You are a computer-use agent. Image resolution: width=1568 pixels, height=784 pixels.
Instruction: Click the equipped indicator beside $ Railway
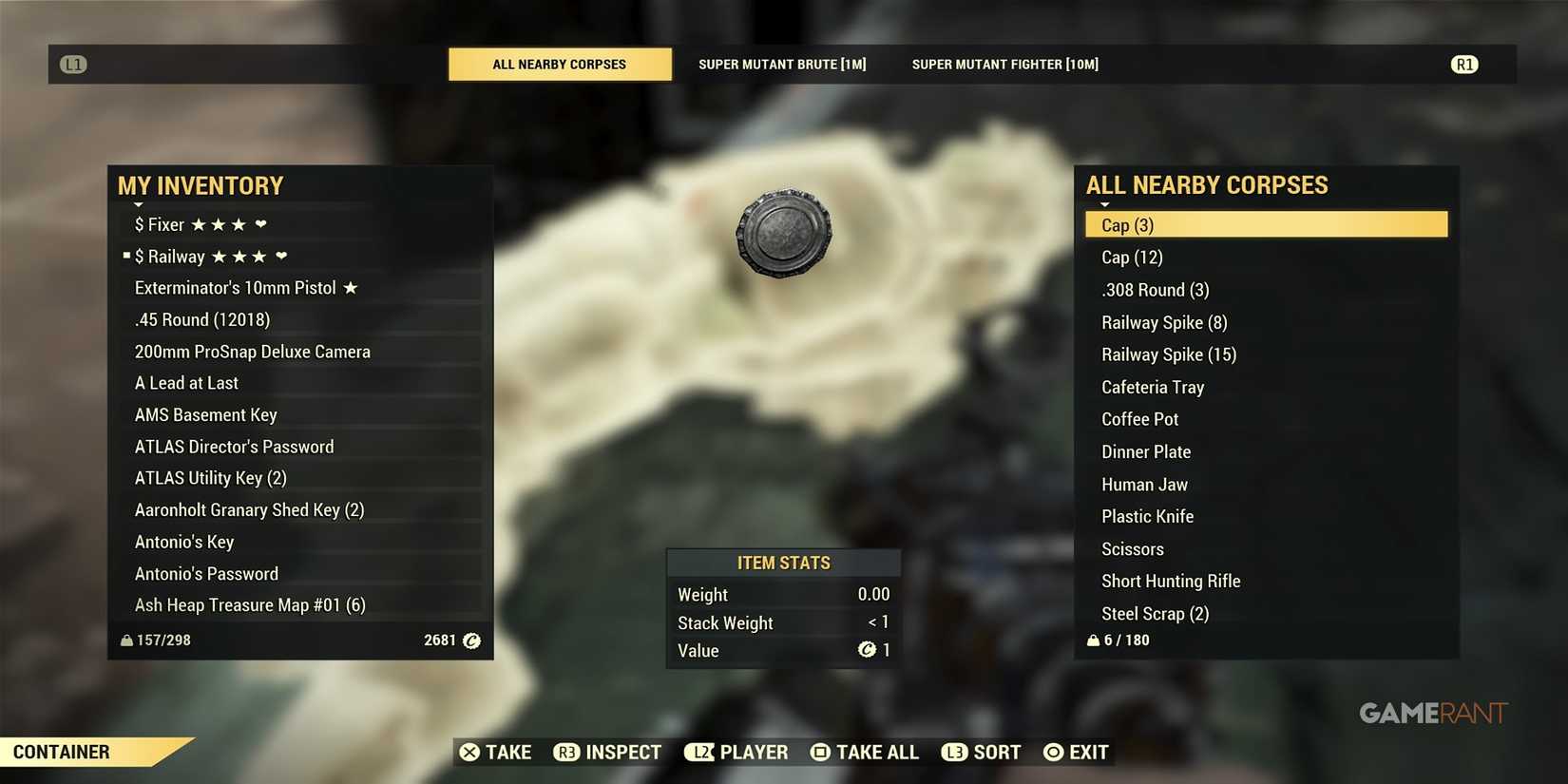pyautogui.click(x=124, y=255)
